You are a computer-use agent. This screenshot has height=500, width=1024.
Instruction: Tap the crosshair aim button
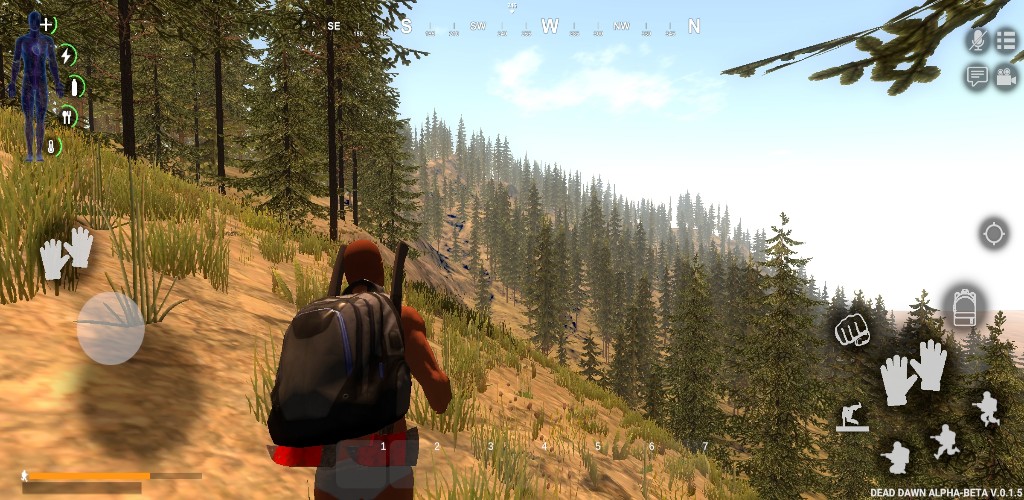[x=994, y=234]
